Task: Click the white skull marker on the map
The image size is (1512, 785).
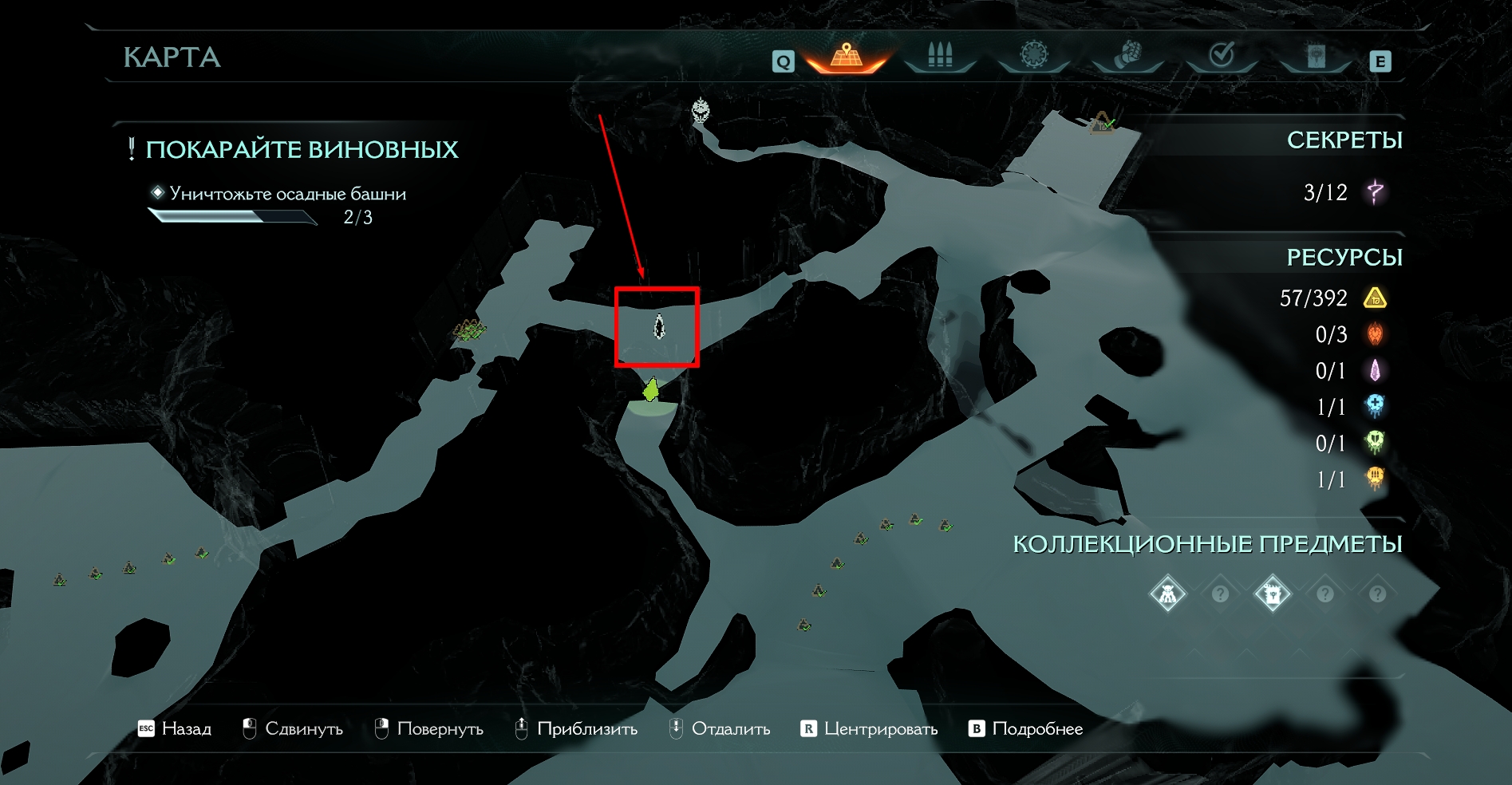Action: coord(701,110)
